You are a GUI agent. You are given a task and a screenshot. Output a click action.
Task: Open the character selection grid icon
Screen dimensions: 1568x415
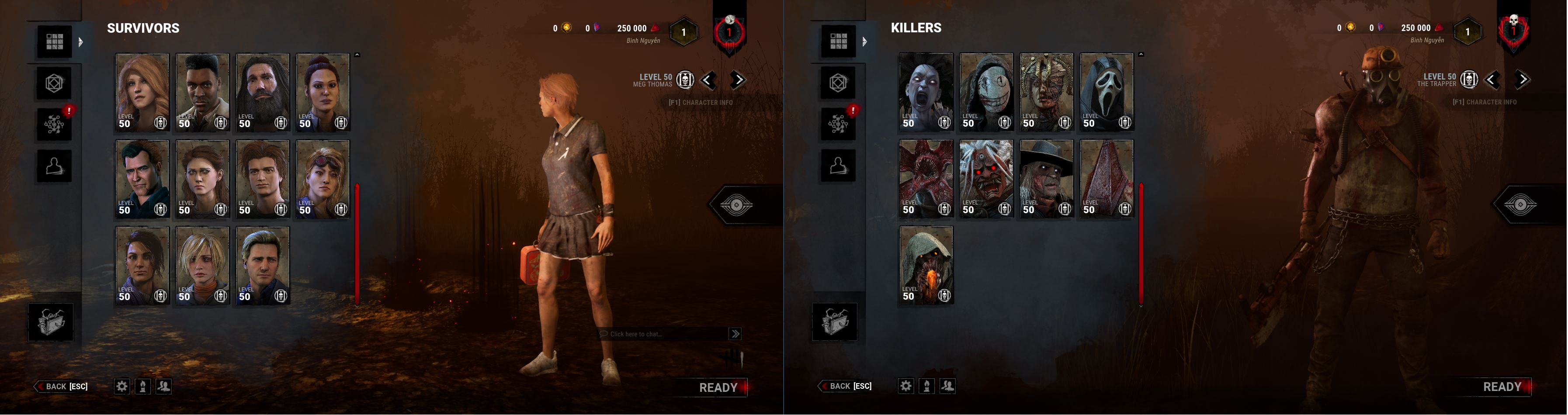click(x=54, y=41)
